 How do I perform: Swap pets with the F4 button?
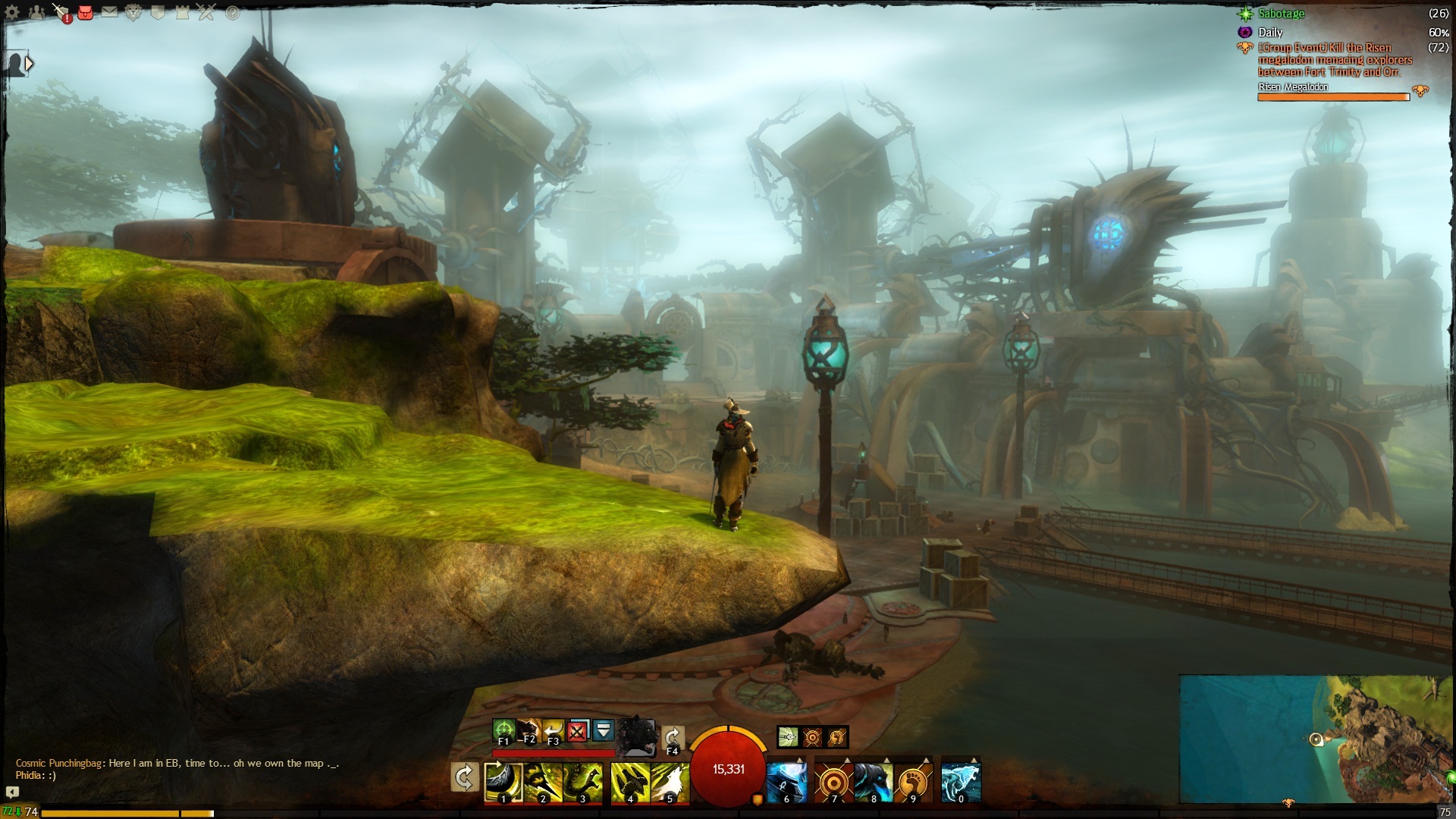672,738
